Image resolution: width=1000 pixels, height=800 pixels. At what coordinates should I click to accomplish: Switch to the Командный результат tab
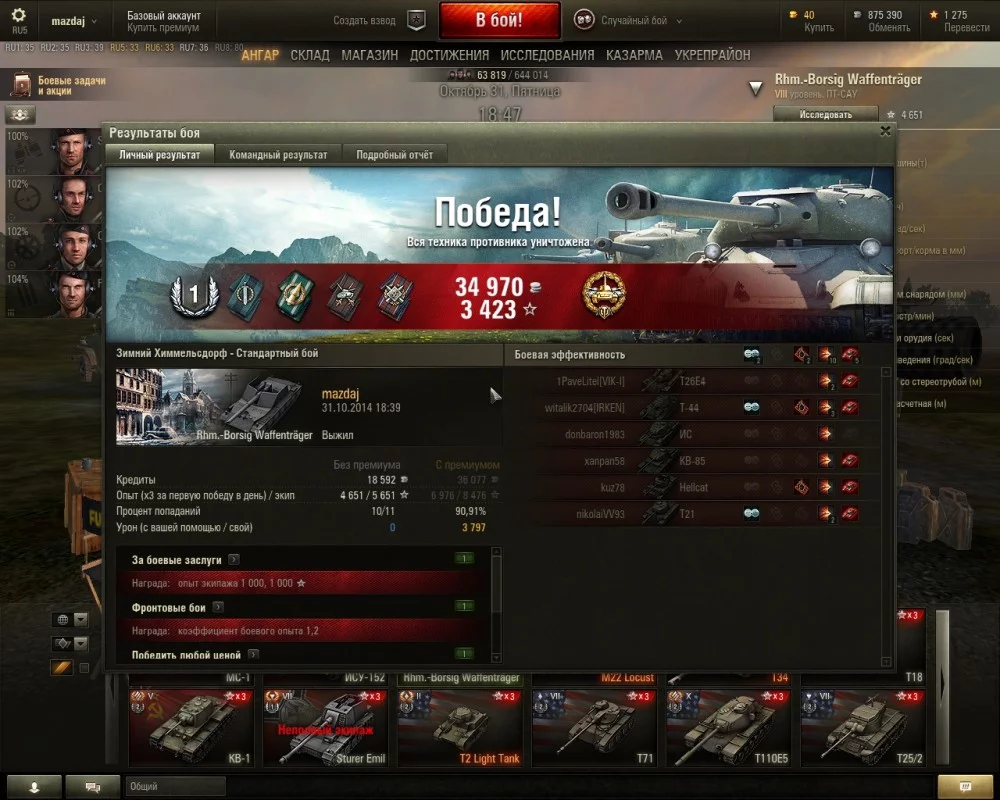278,155
